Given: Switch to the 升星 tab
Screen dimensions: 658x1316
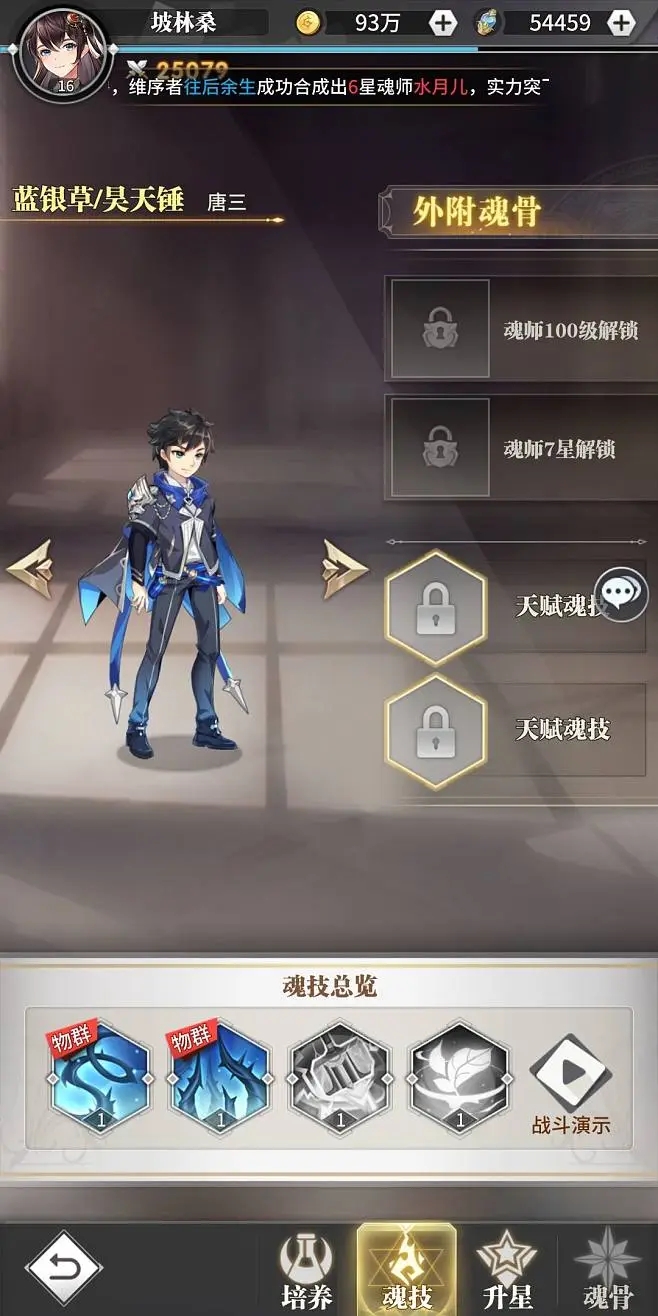Looking at the screenshot, I should pos(507,1272).
